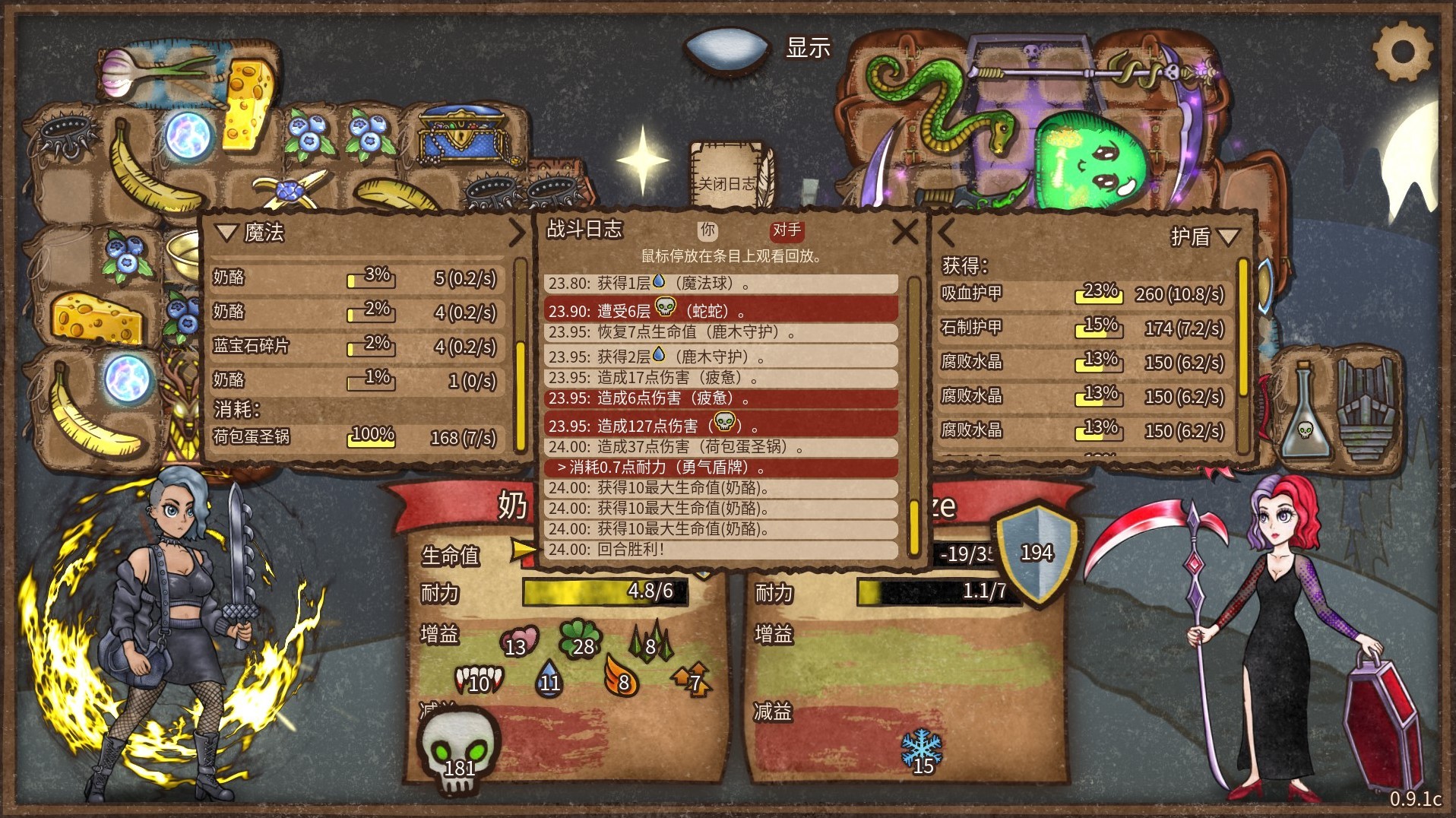Open the gear settings menu

[x=1402, y=52]
